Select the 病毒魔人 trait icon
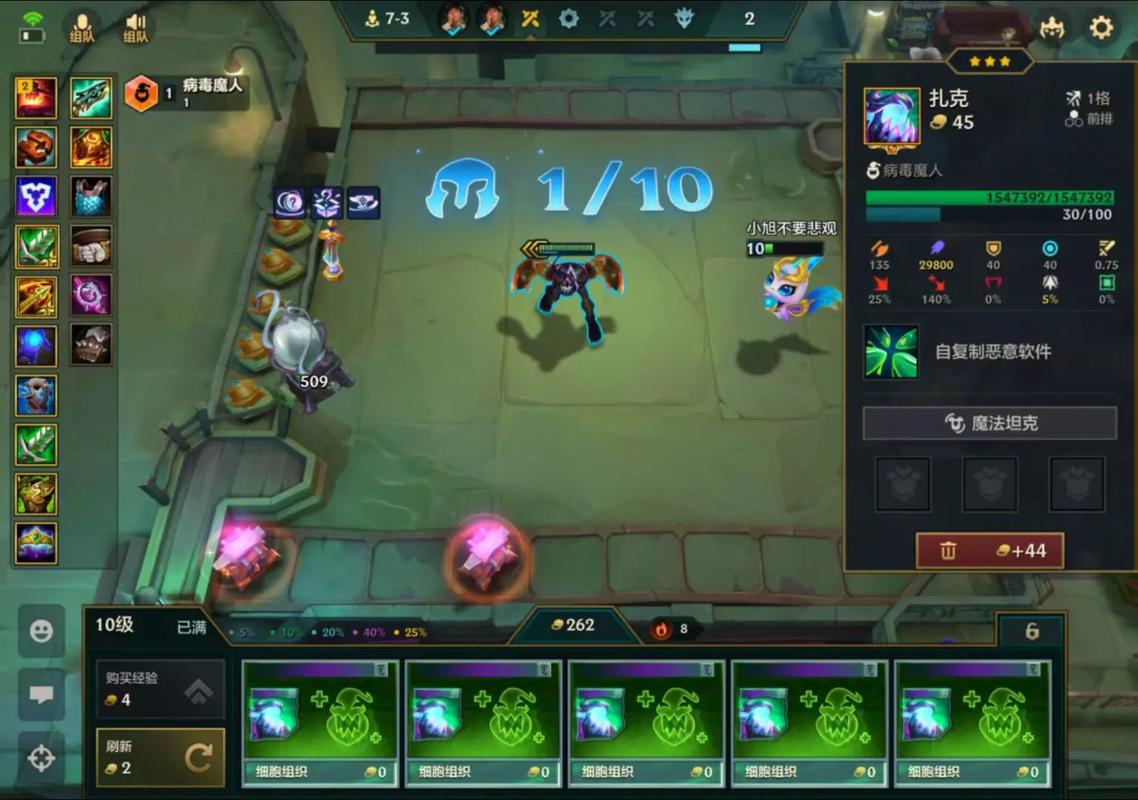 (x=141, y=94)
